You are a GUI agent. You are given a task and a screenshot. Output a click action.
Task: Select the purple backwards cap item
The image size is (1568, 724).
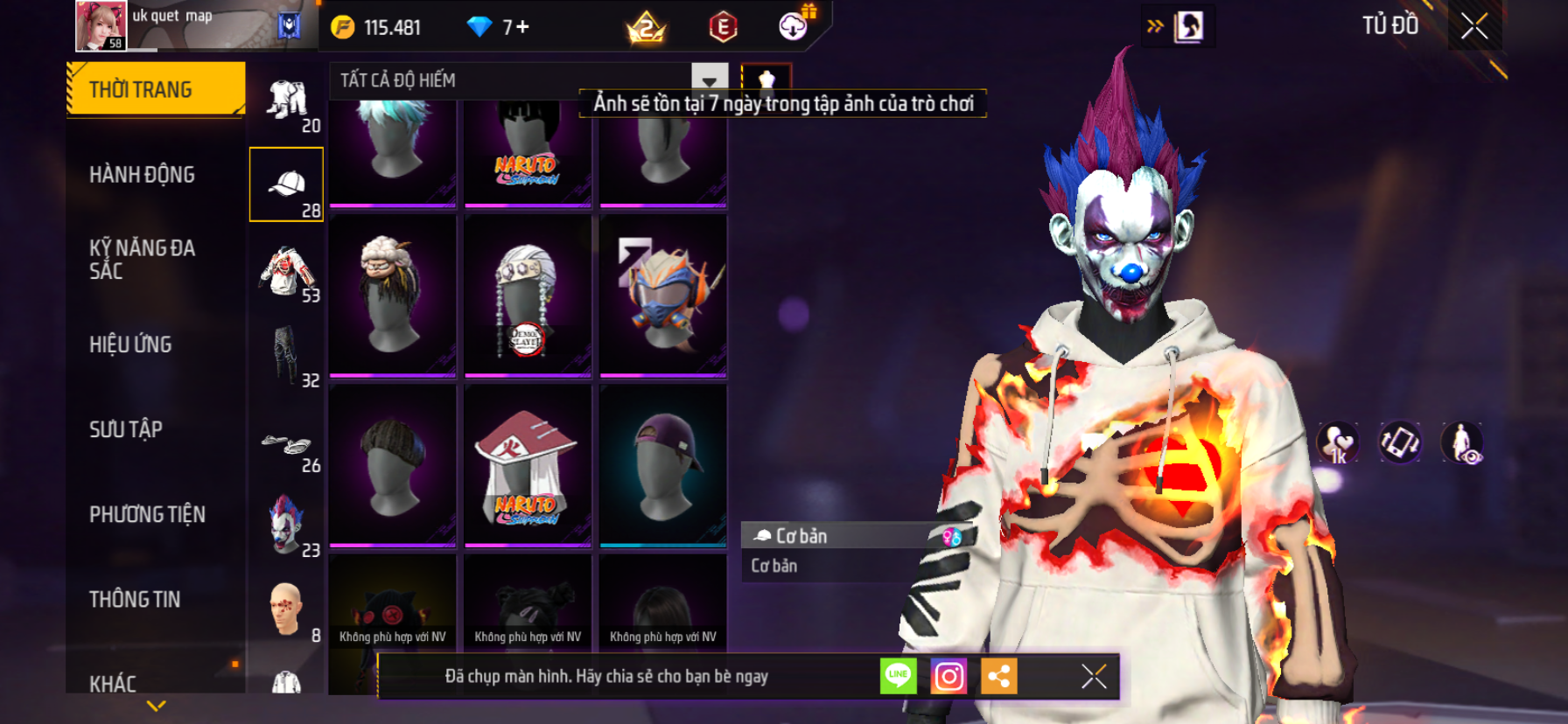coord(663,465)
